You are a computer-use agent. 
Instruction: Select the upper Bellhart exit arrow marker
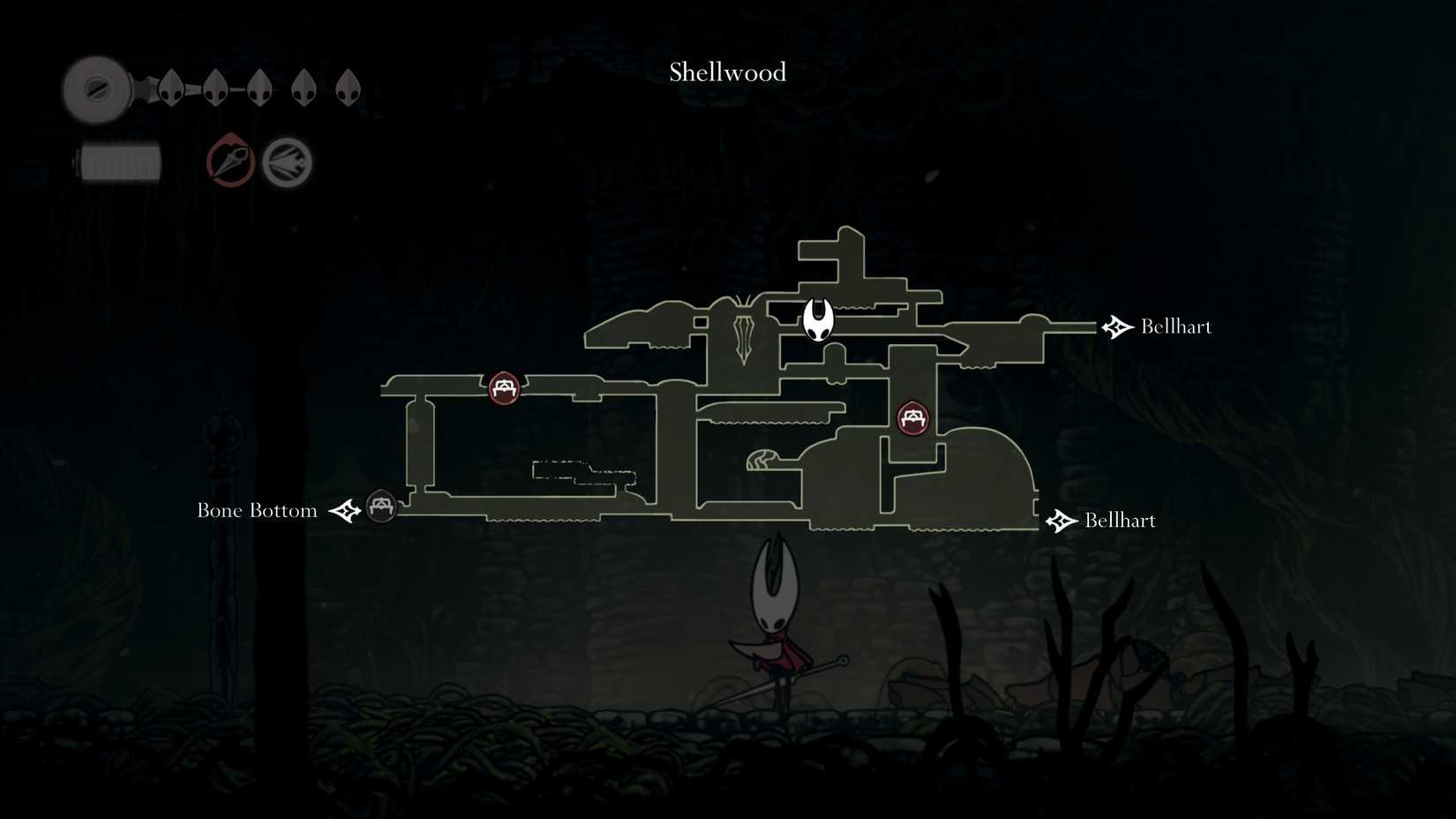click(x=1117, y=327)
